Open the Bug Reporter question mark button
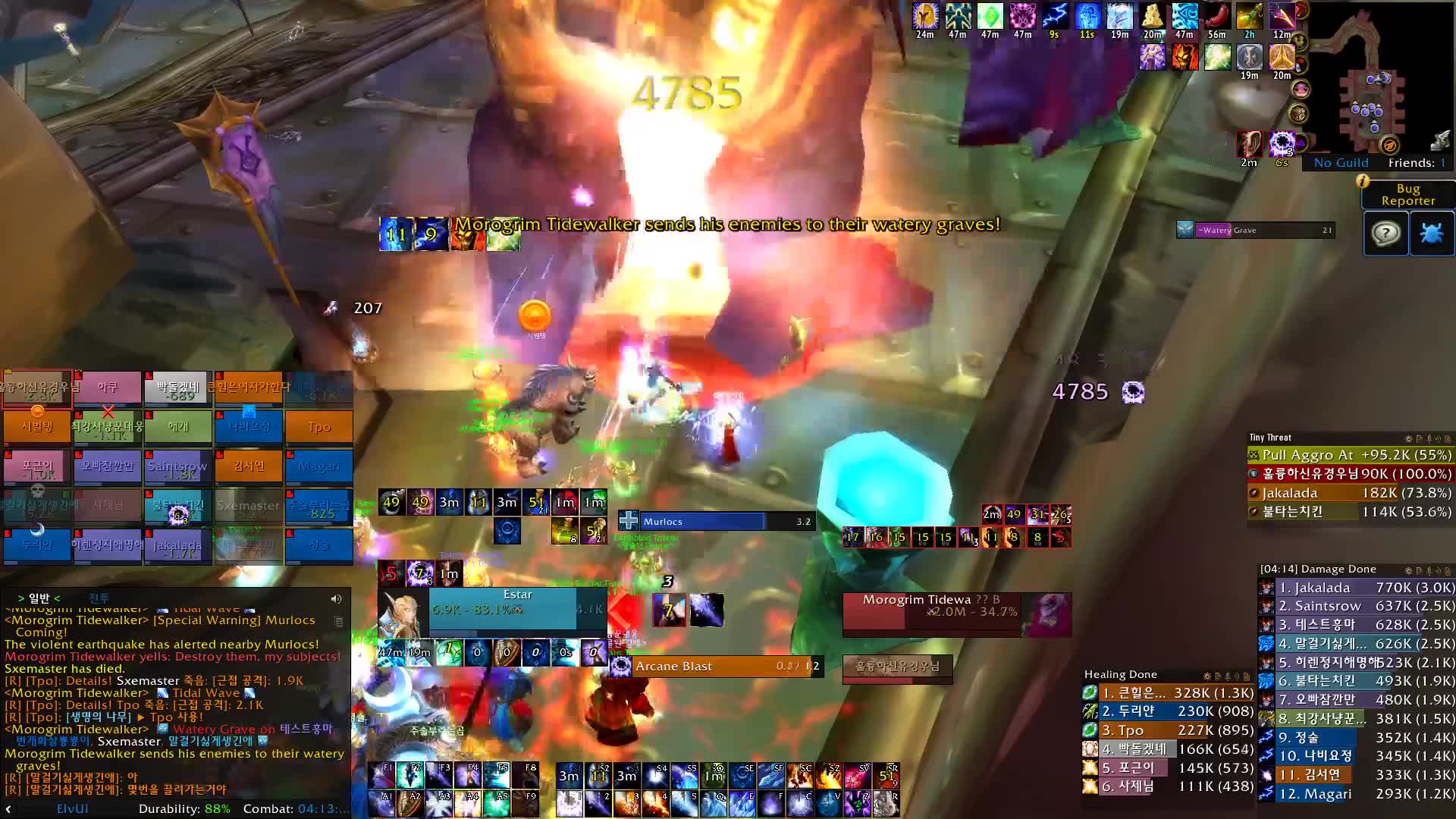The height and width of the screenshot is (819, 1456). 1385,234
